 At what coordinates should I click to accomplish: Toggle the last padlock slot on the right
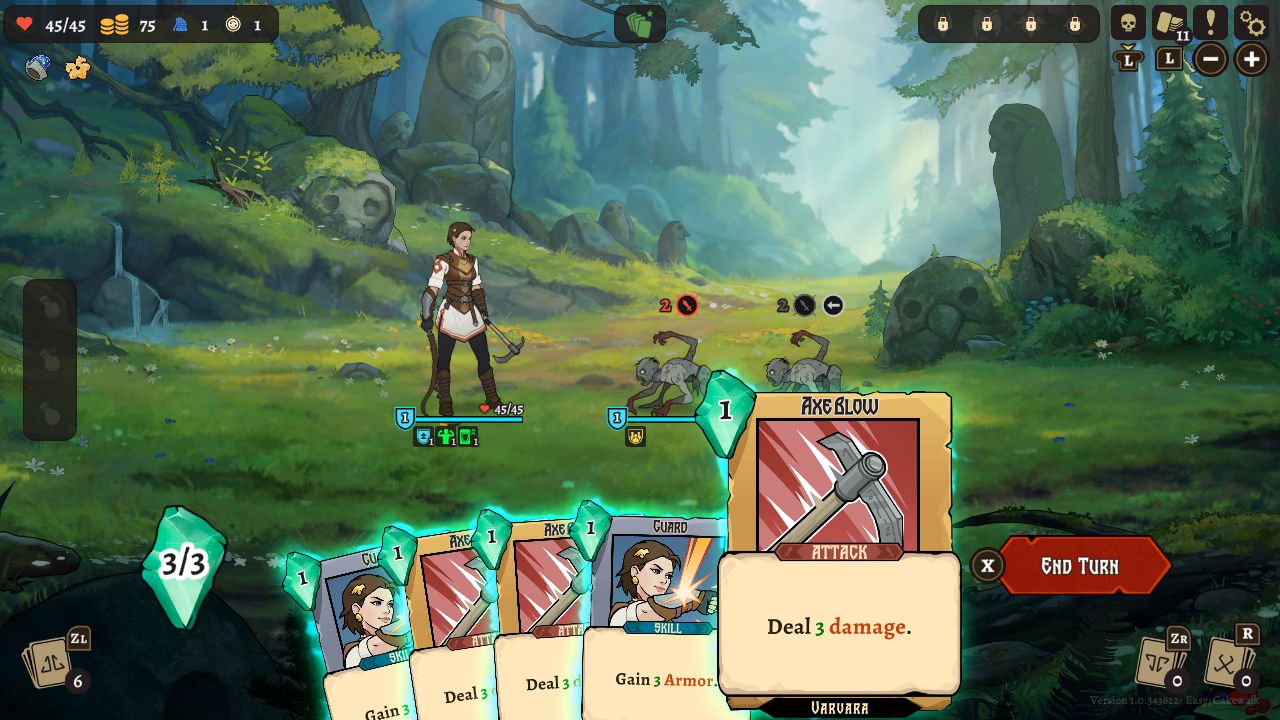[1076, 26]
